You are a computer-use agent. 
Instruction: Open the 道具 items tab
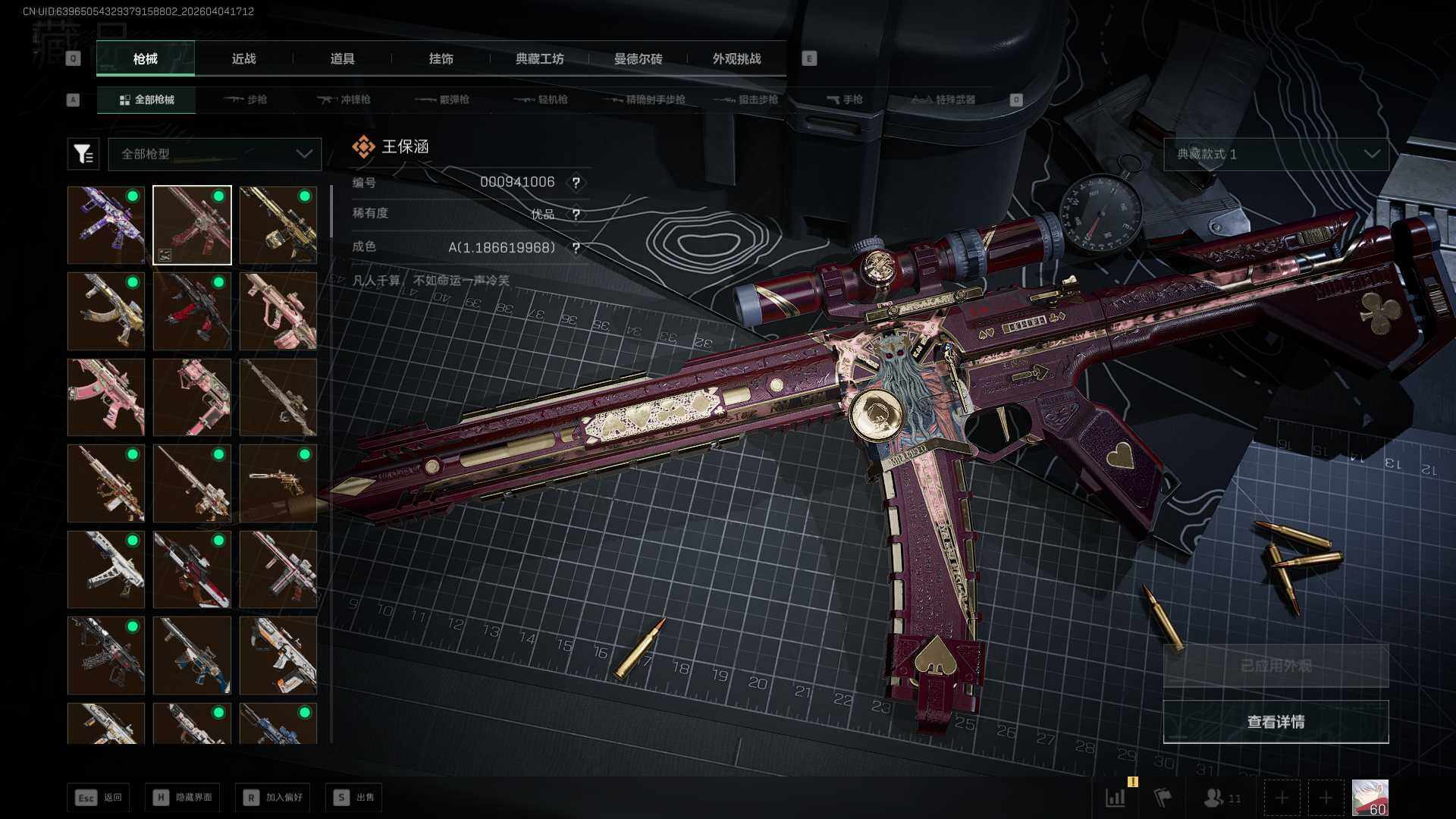click(342, 58)
